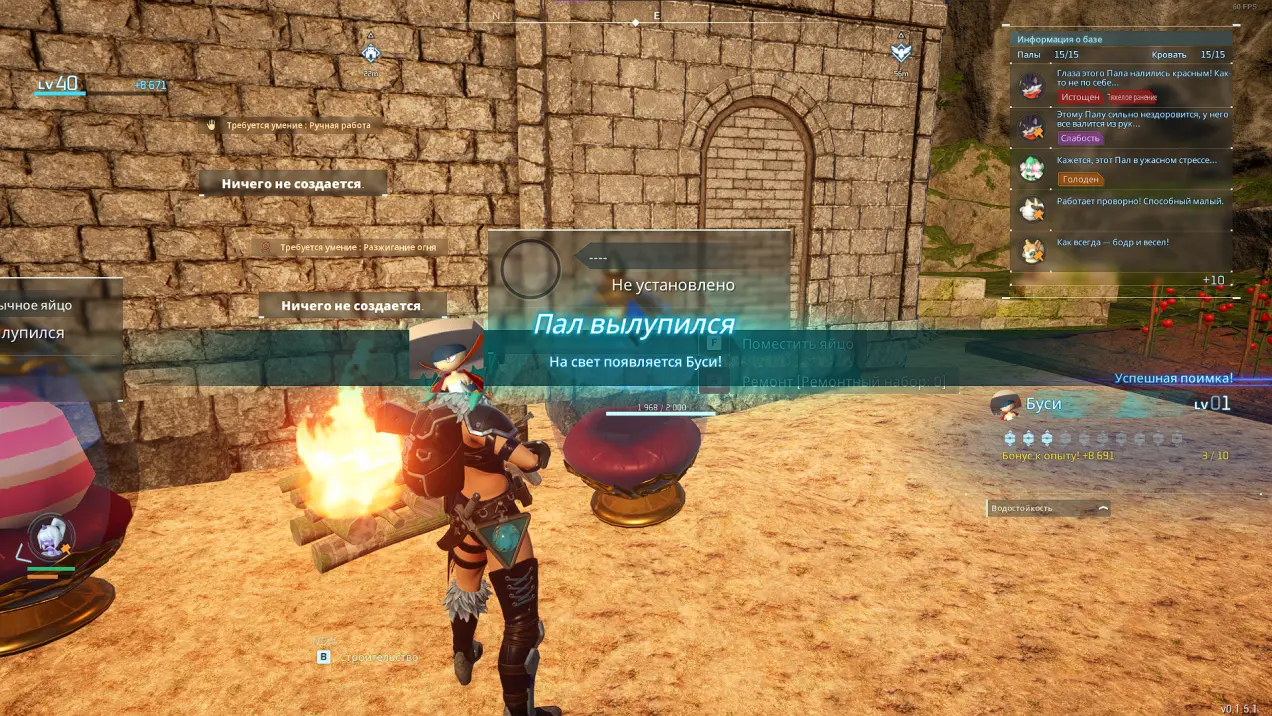Select the party Pal portrait icon
Screen dimensions: 1272x716
46,538
